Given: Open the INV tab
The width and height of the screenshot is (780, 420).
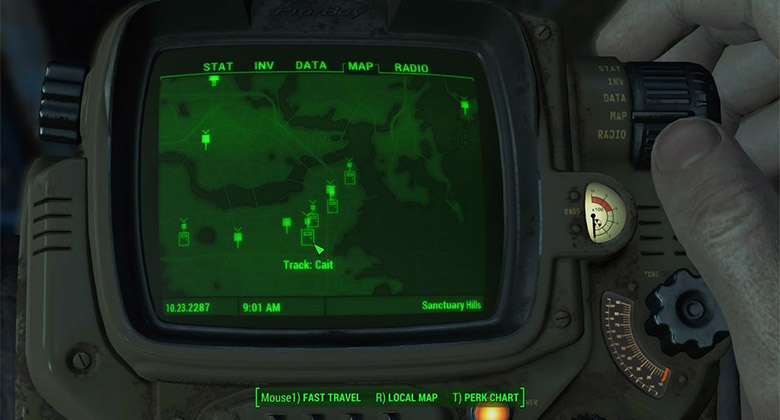Looking at the screenshot, I should click(x=264, y=67).
